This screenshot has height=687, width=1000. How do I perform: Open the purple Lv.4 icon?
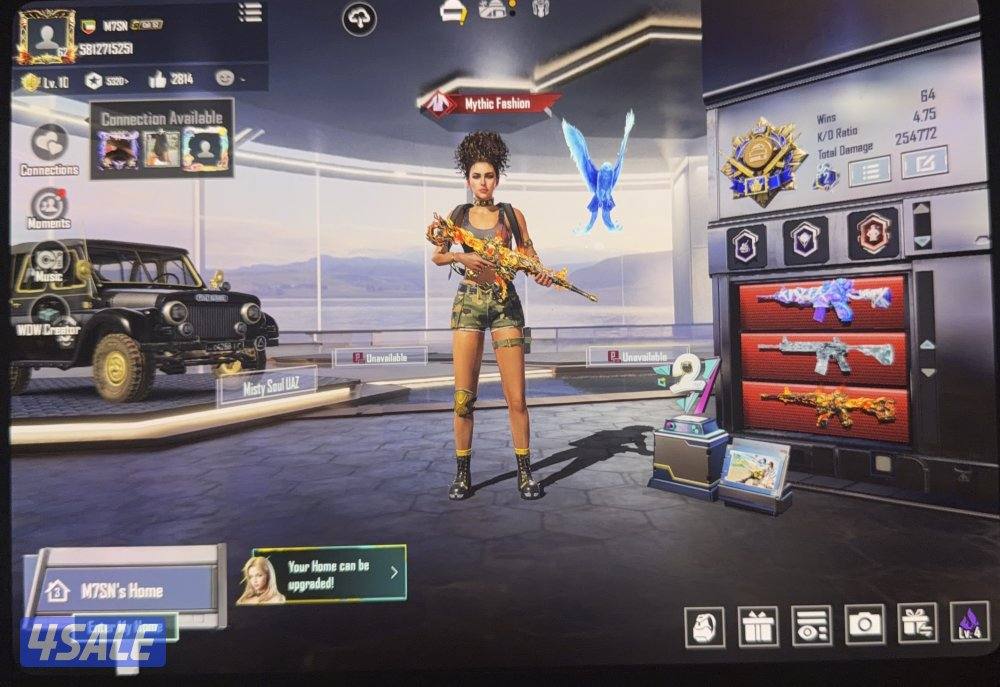[968, 623]
